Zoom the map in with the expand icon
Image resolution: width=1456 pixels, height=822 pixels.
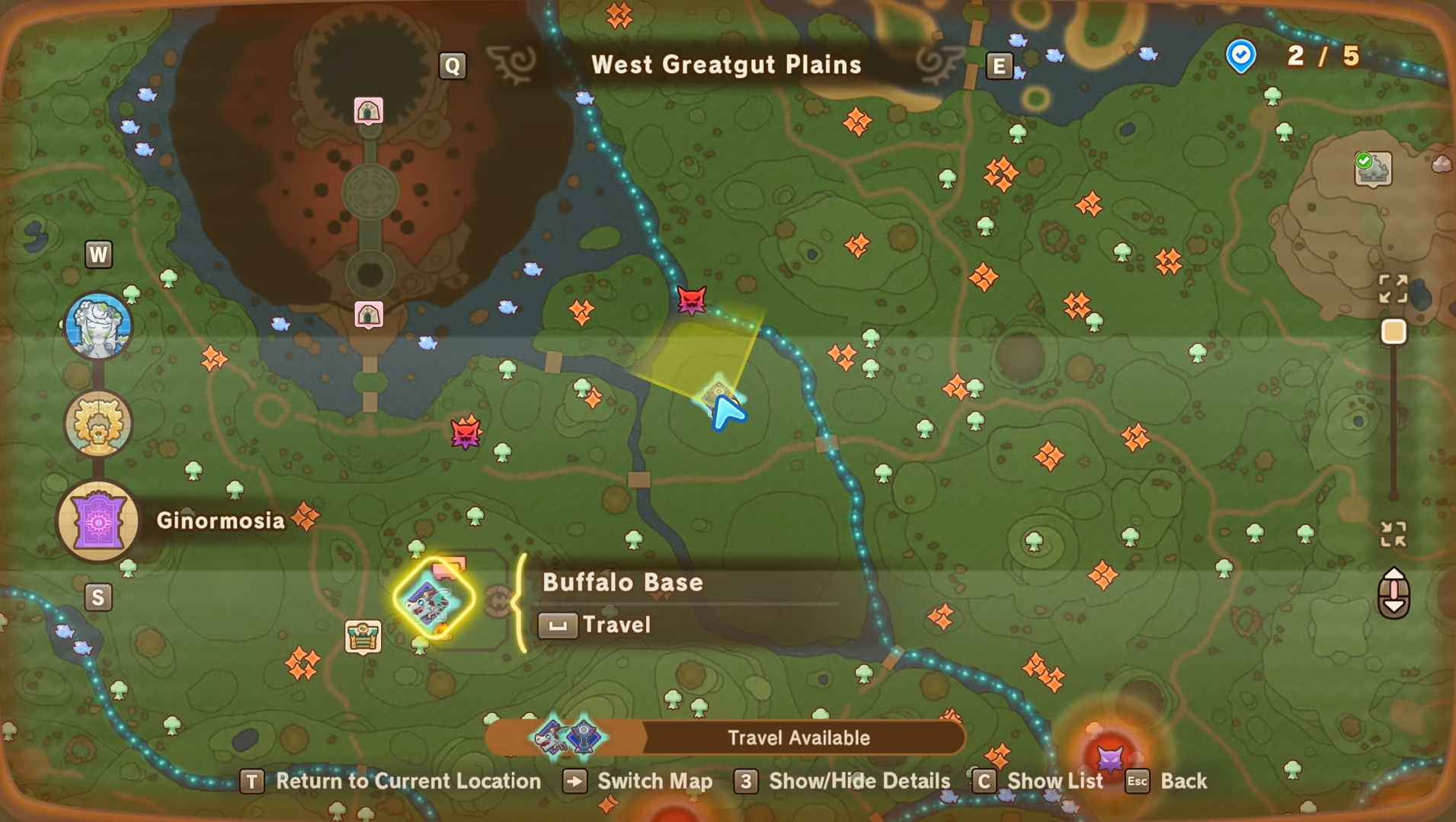tap(1393, 289)
